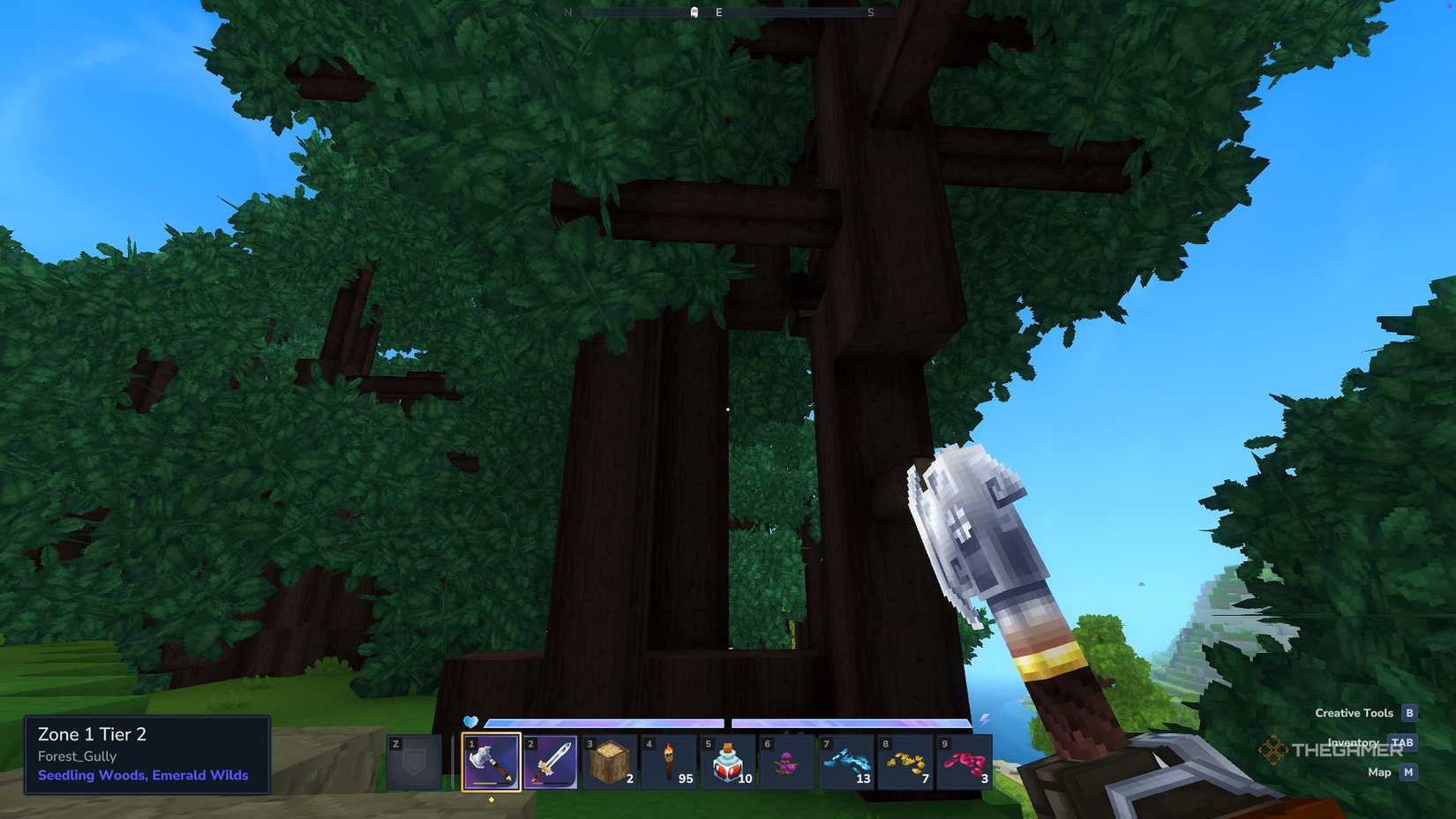This screenshot has width=1456, height=819.
Task: Select the axe in hotbar slot 1
Action: point(491,763)
